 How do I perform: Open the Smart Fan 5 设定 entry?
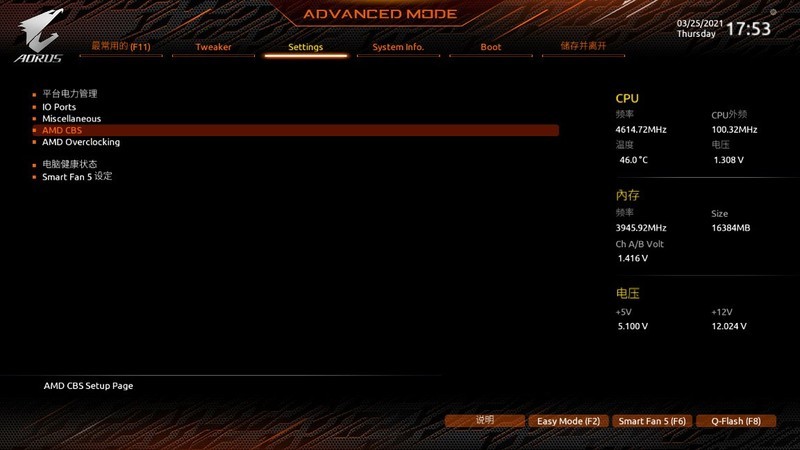[77, 176]
